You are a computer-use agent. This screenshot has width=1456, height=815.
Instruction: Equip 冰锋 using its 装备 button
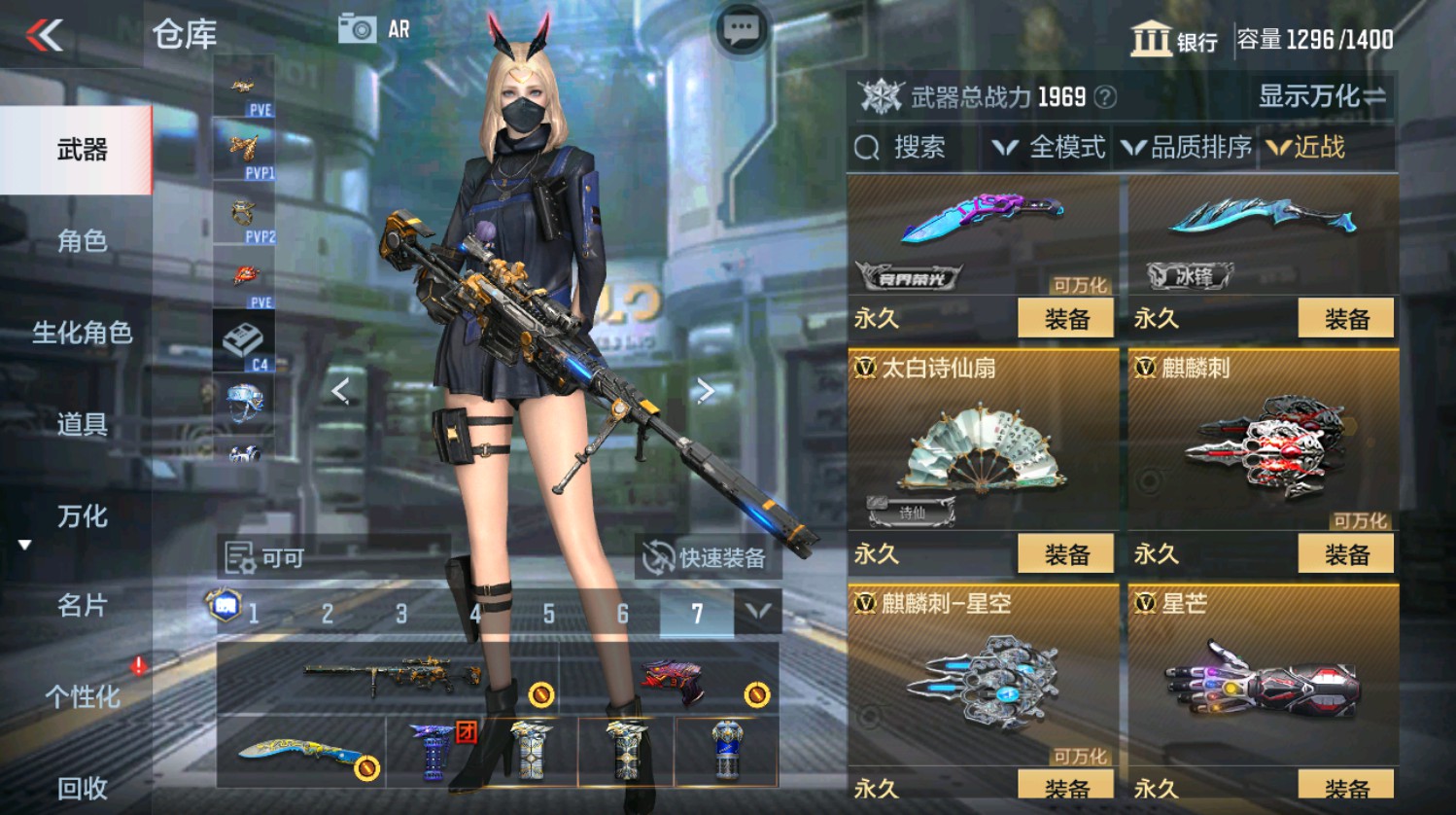pyautogui.click(x=1345, y=318)
